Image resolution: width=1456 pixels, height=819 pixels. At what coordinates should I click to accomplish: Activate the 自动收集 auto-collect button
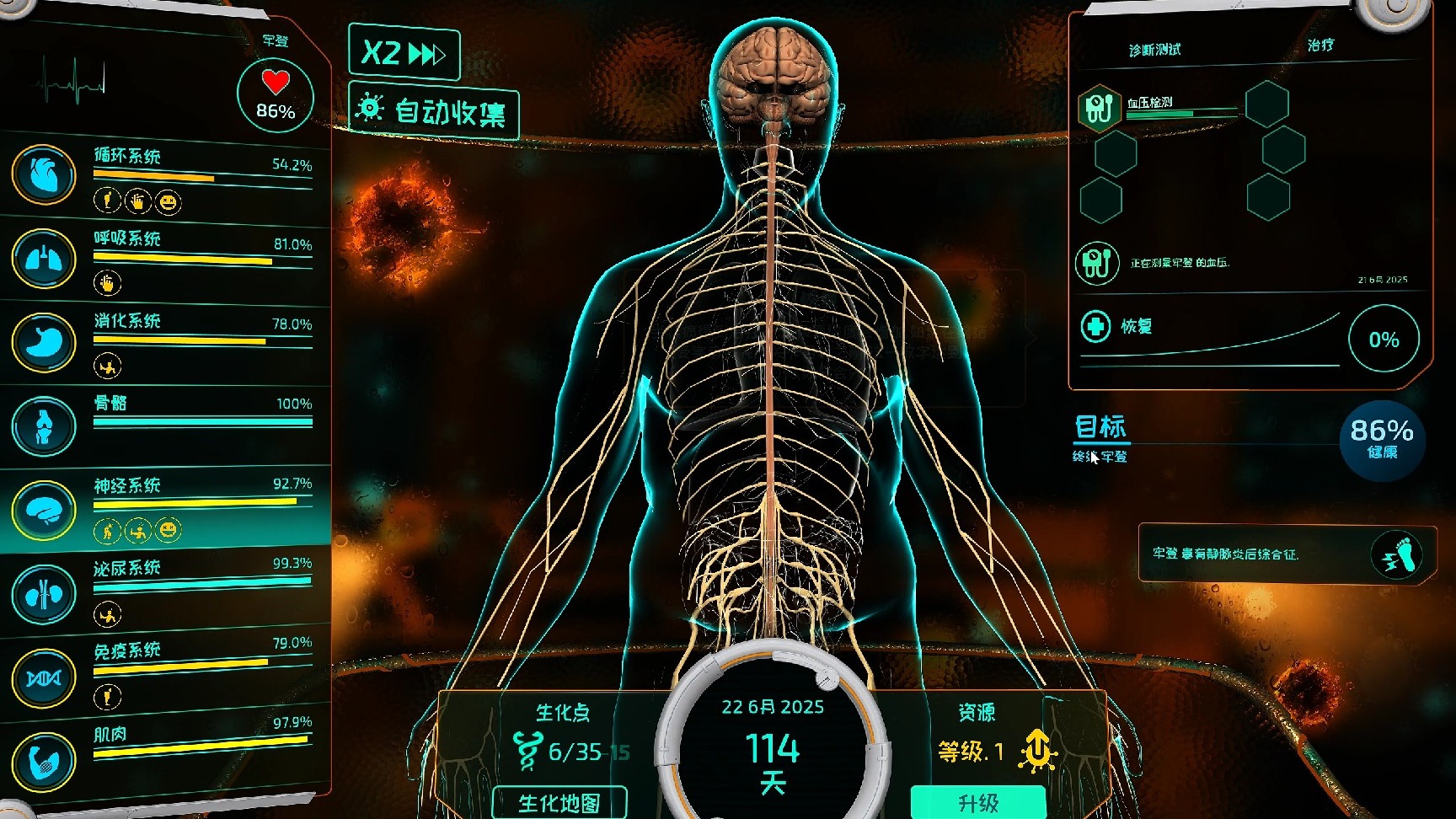433,110
